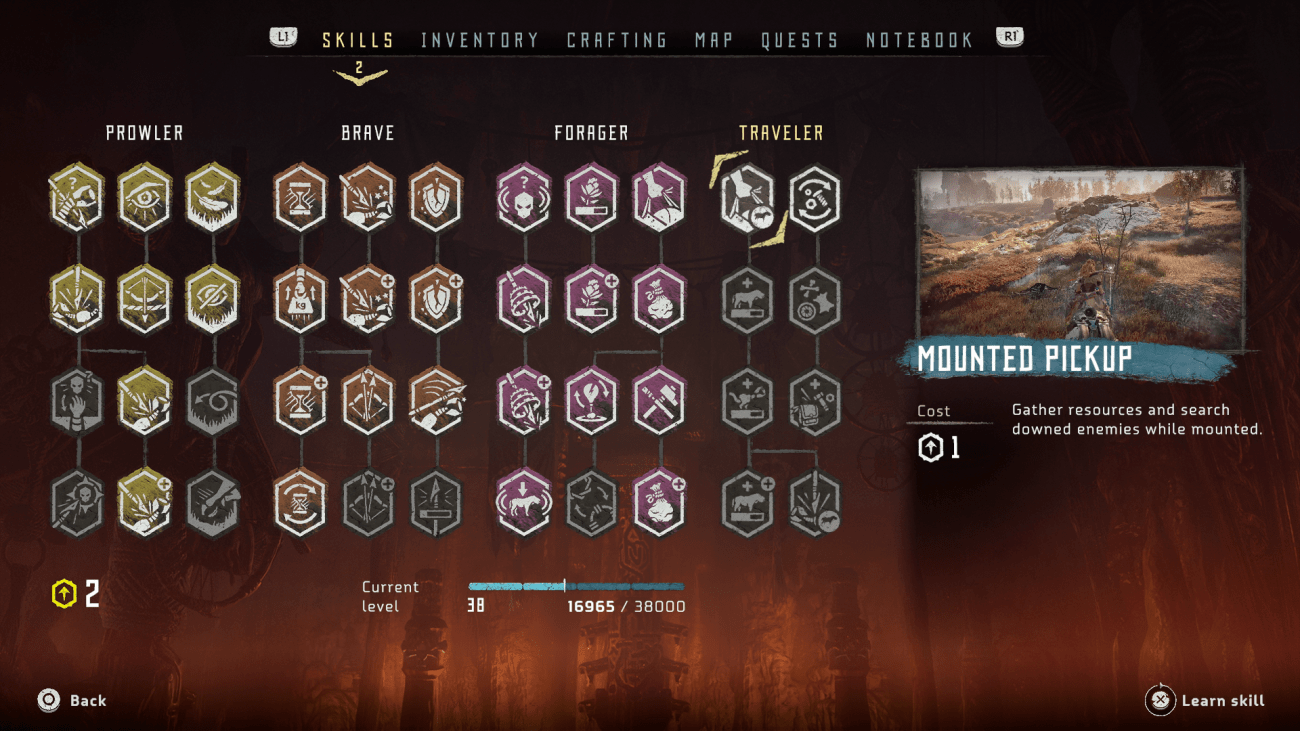Pick the Heavy Lifter kg skill

(301, 297)
